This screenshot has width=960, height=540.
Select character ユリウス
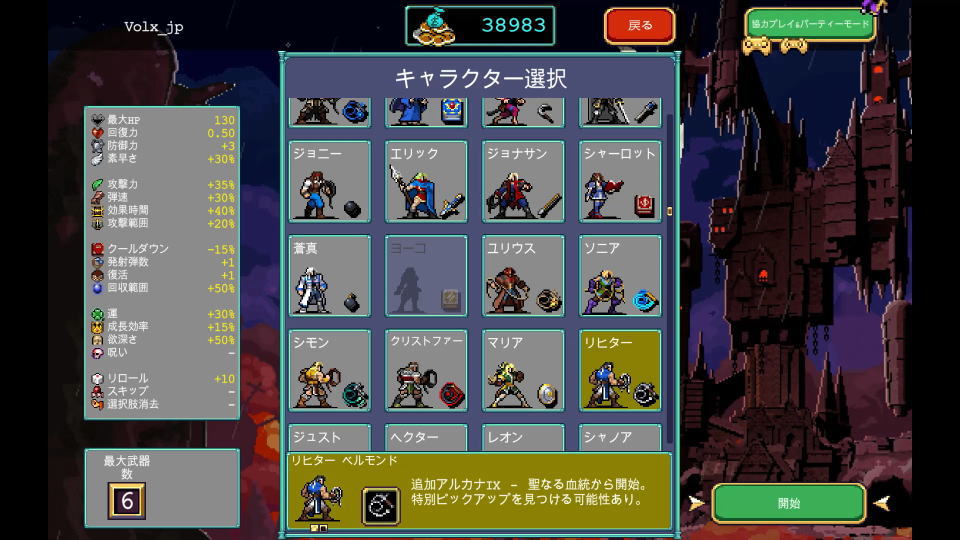(522, 276)
